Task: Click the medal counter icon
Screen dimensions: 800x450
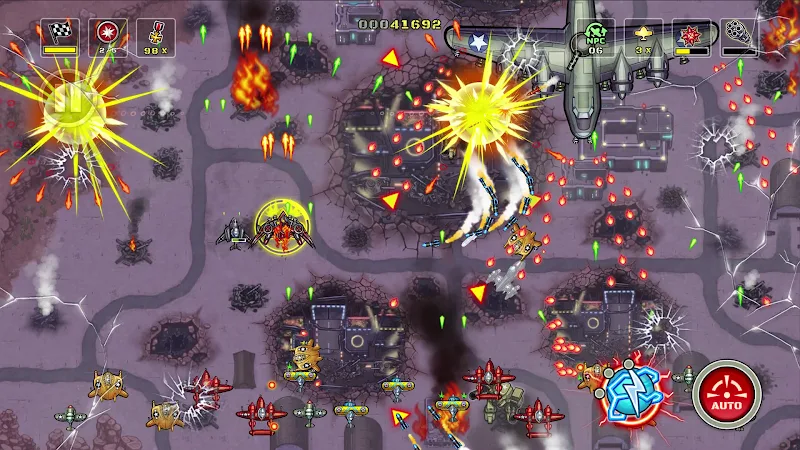Action: click(x=155, y=36)
